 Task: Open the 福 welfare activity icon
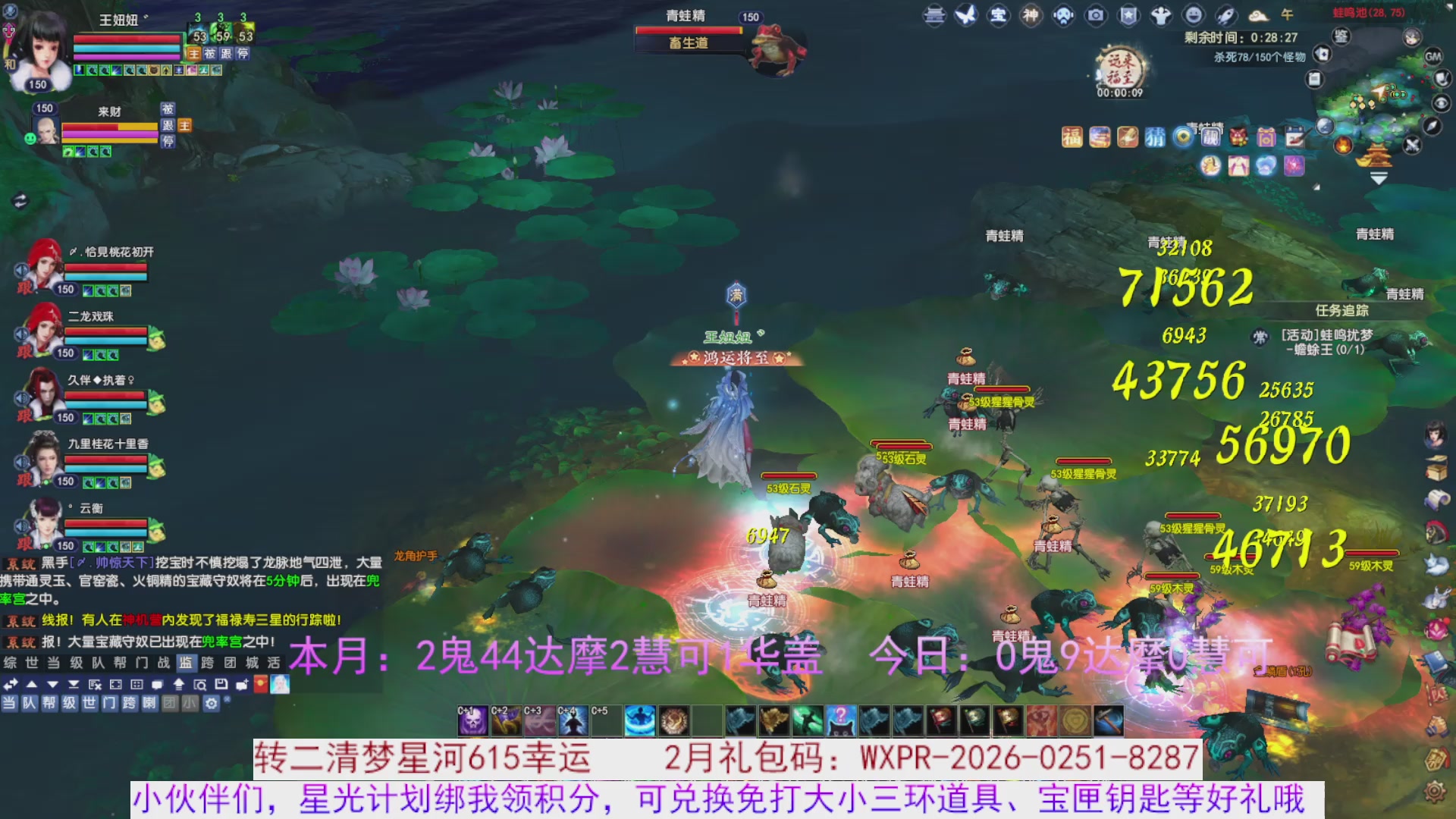pyautogui.click(x=1072, y=138)
